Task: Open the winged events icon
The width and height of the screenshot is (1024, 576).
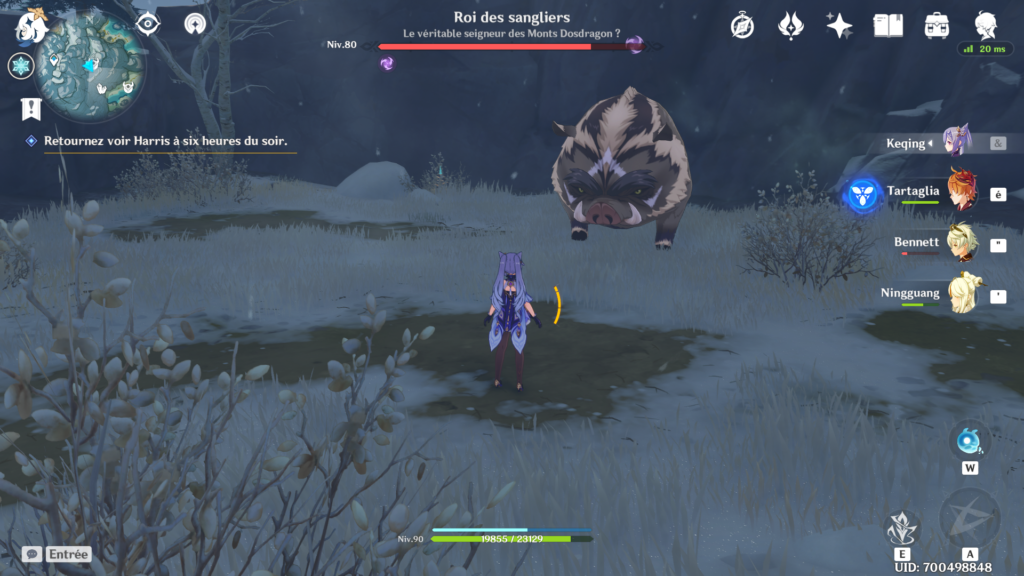Action: pyautogui.click(x=790, y=26)
